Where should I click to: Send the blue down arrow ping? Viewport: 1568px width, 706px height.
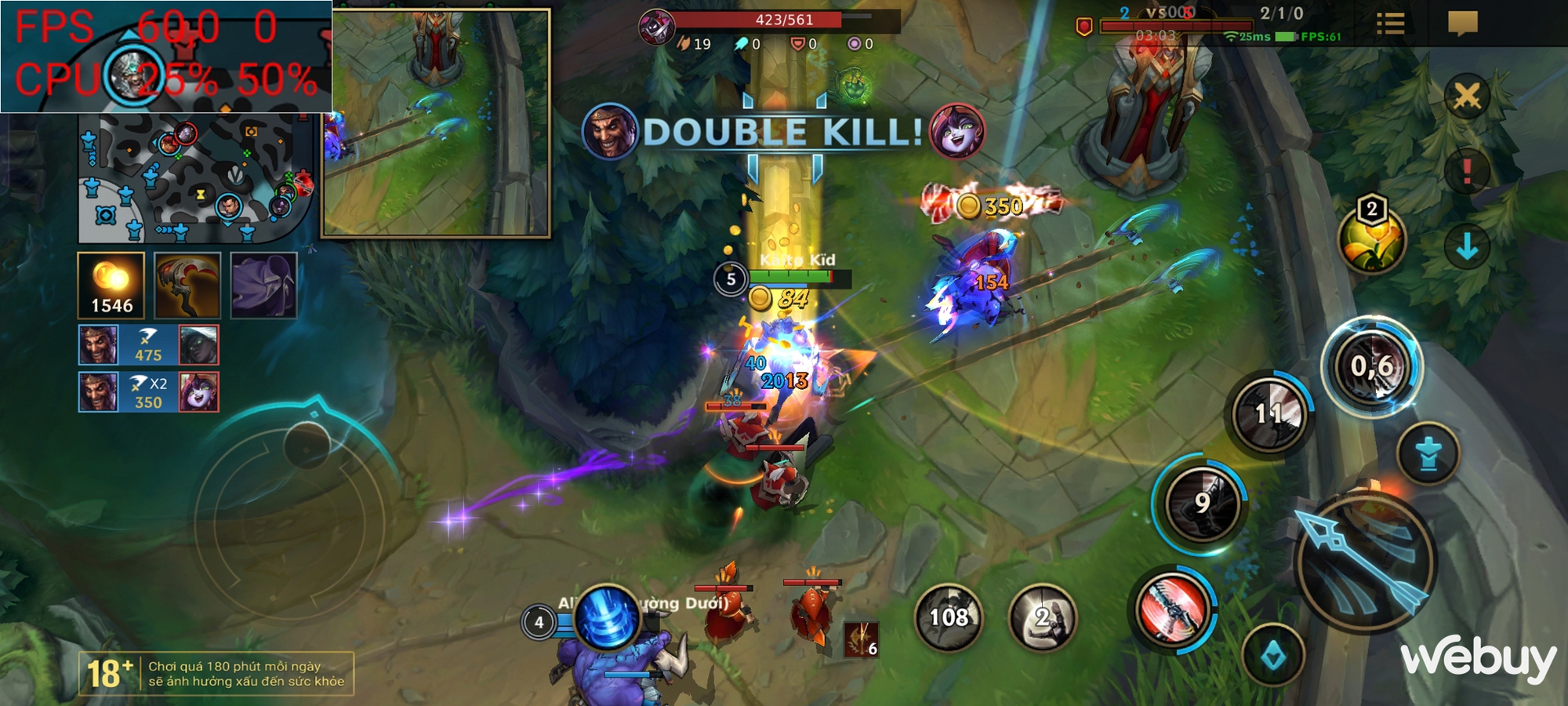coord(1467,247)
